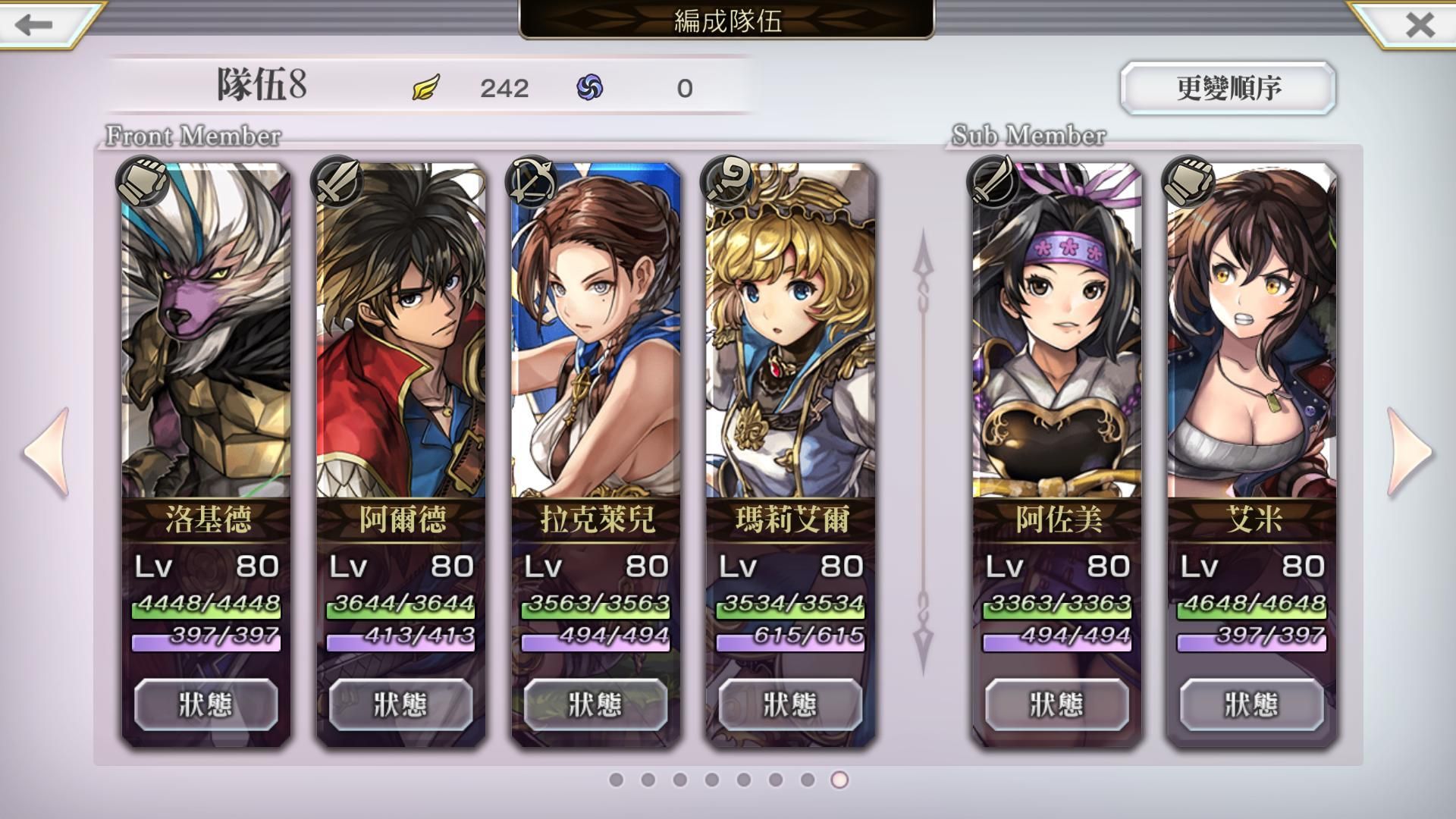Select sub member 阿佐美 card portrait
Screen dimensions: 1456x819
(1057, 334)
